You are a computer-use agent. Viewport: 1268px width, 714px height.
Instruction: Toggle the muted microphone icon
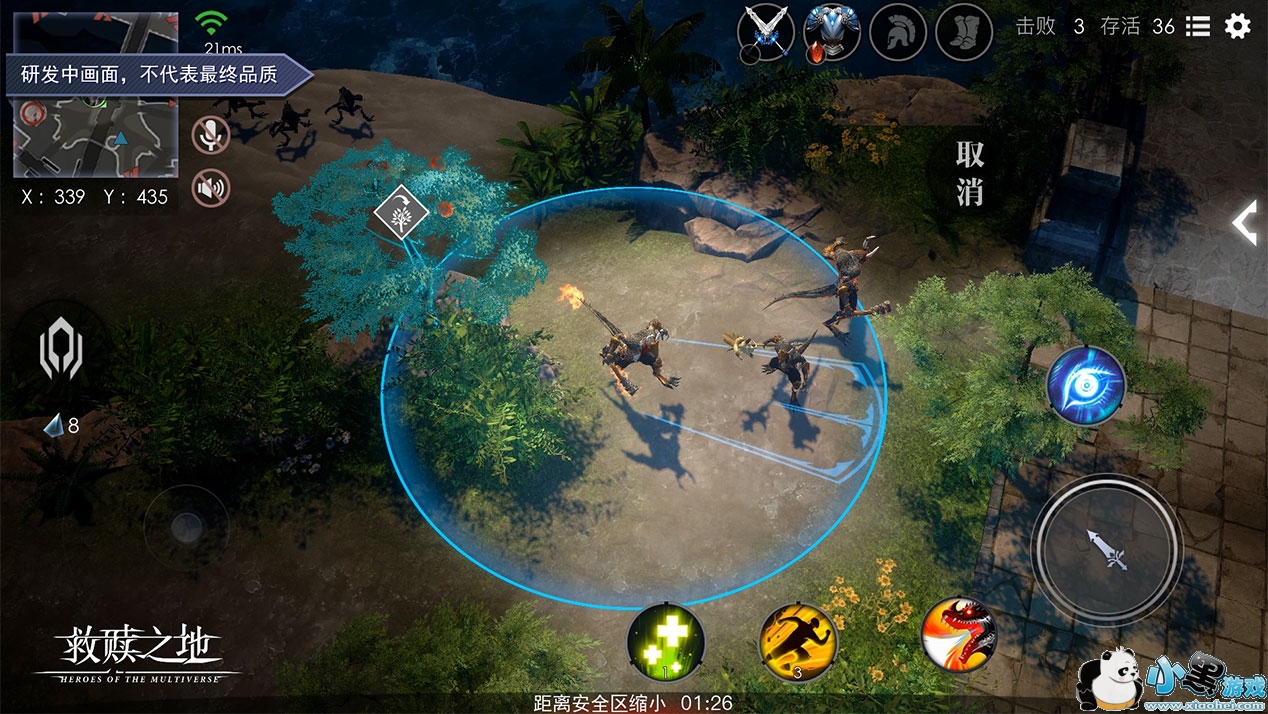(x=210, y=136)
